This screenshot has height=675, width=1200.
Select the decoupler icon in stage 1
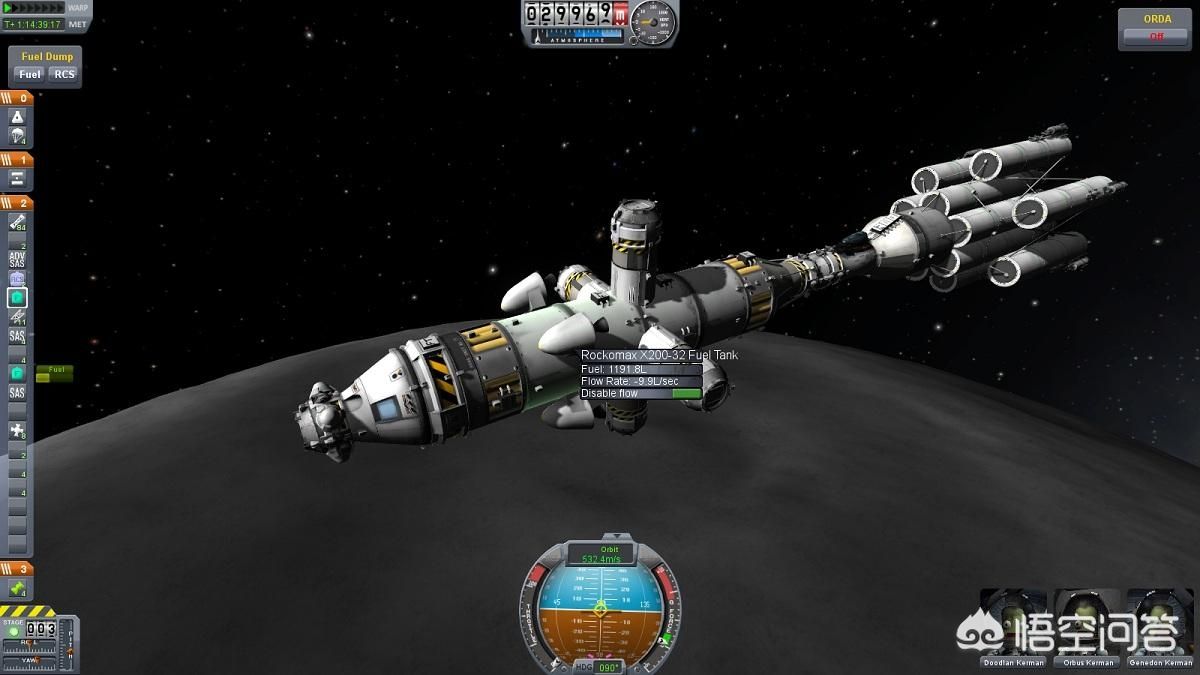tap(18, 179)
